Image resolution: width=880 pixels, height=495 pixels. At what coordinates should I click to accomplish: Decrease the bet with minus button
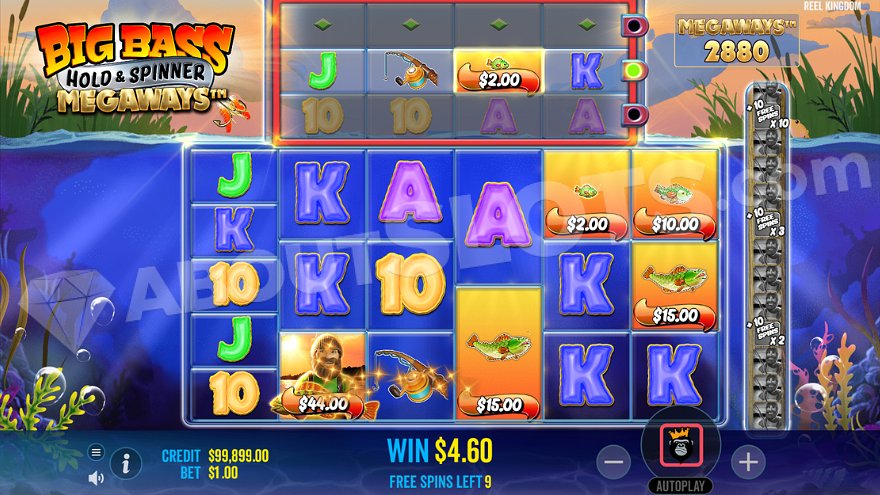pos(615,461)
